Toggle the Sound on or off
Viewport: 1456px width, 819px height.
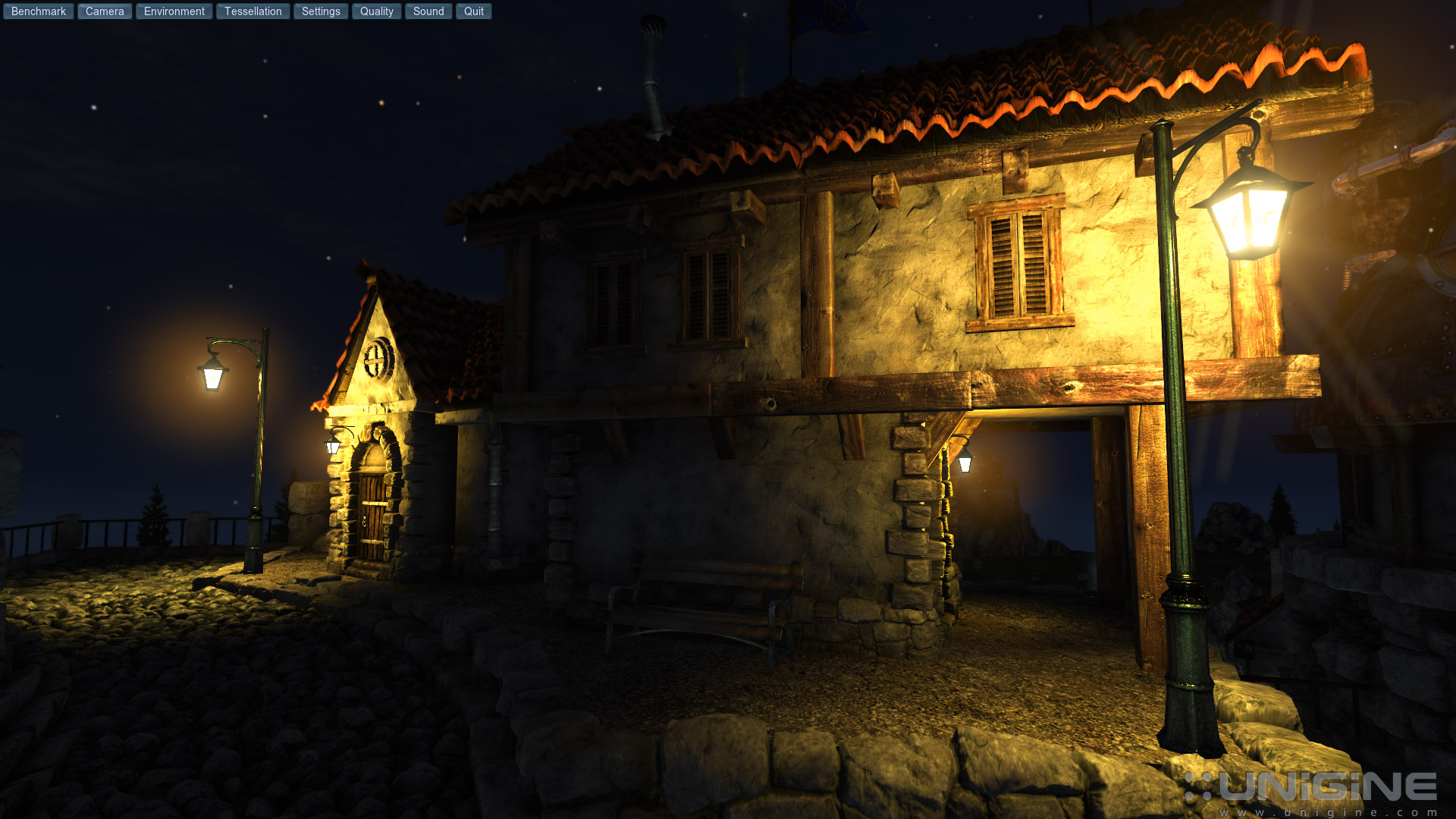[x=428, y=11]
